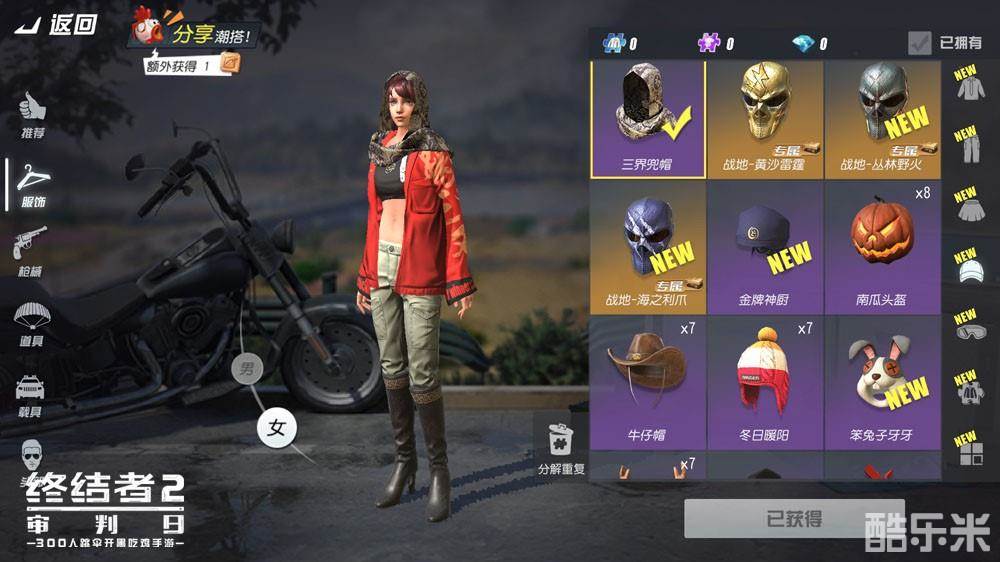Image resolution: width=1000 pixels, height=562 pixels.
Task: Switch to the 推荐 tab
Action: pyautogui.click(x=32, y=115)
